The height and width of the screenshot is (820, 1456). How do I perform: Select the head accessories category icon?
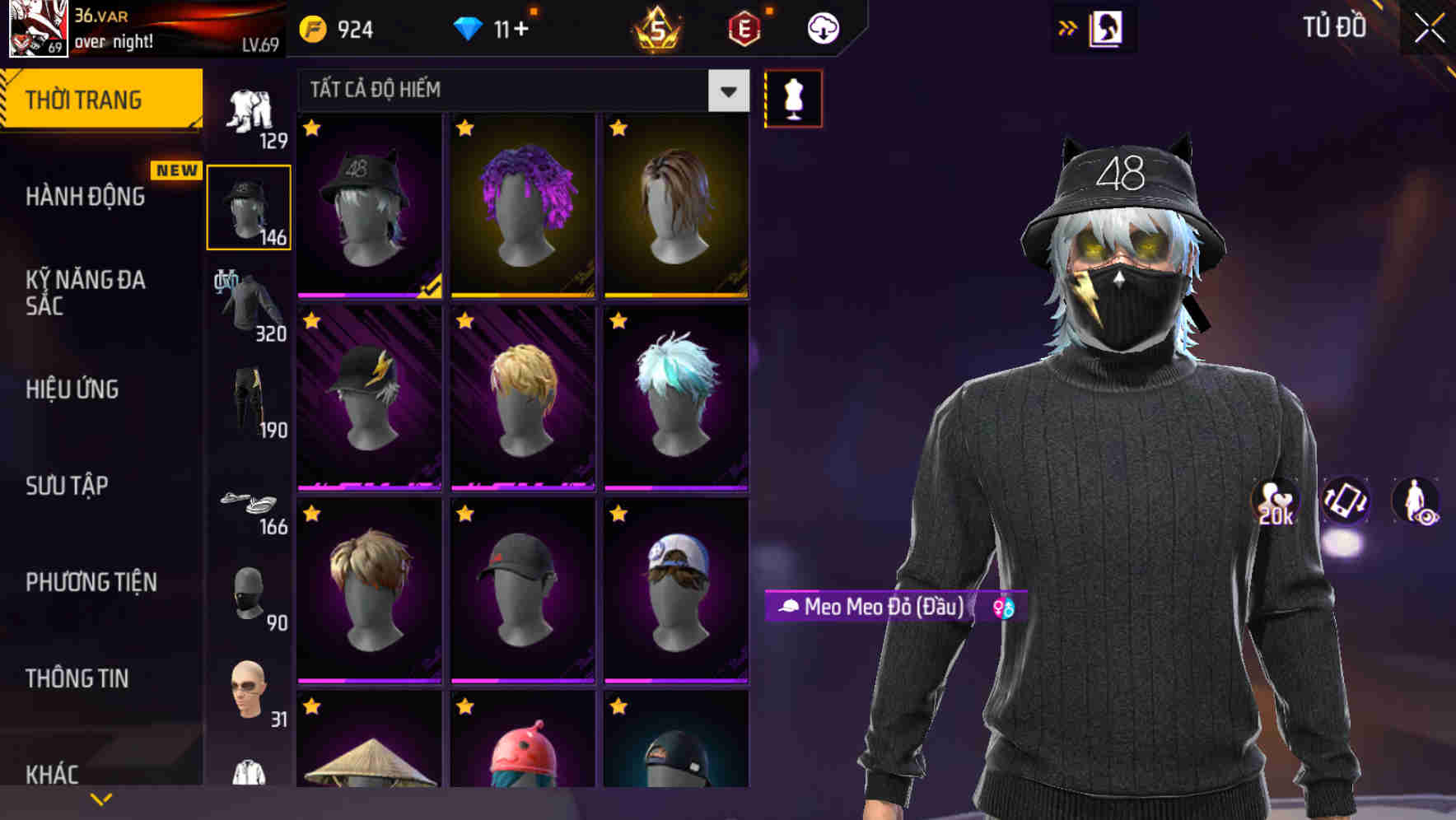pos(249,204)
